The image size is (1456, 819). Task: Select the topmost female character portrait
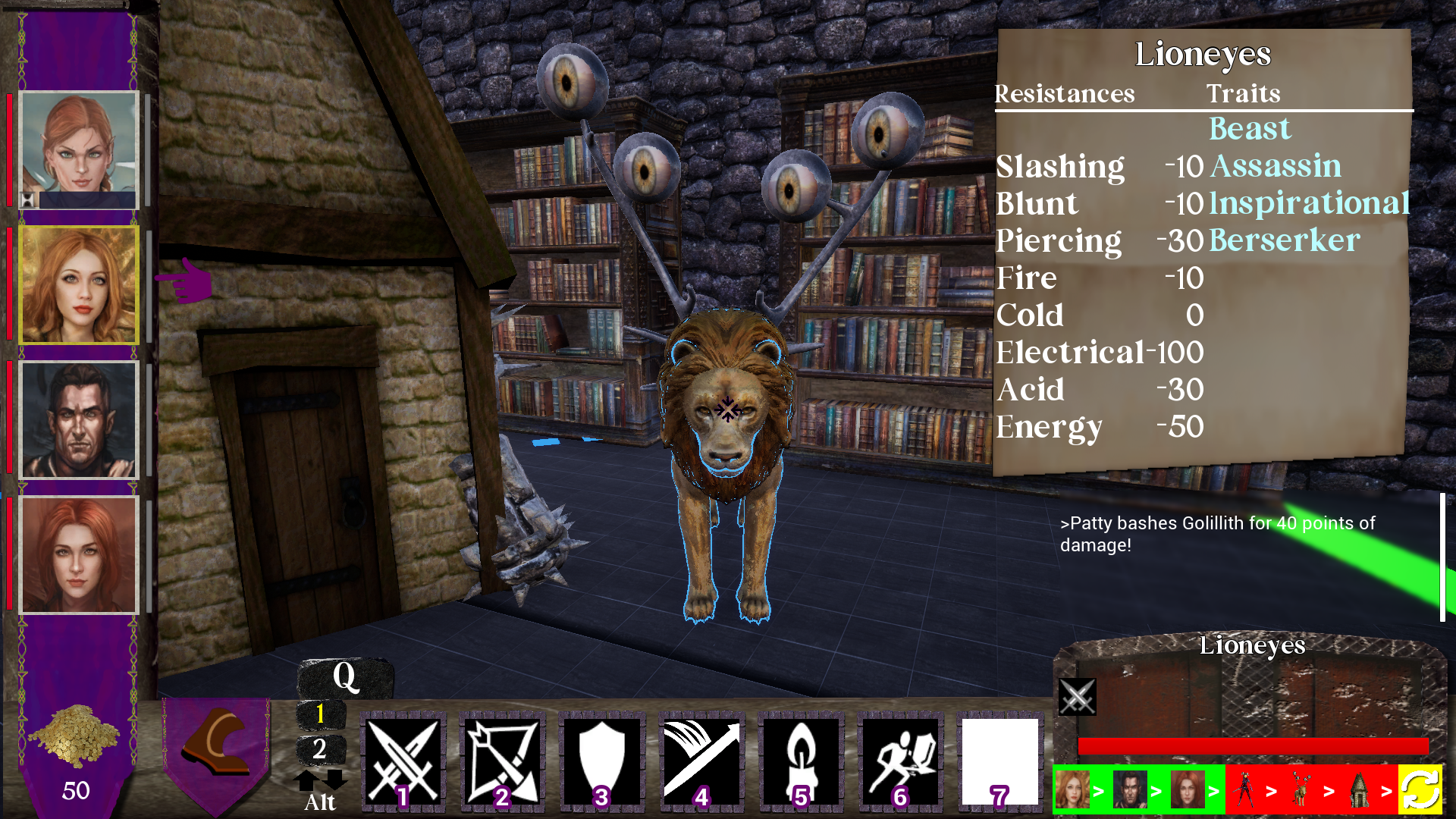click(x=78, y=150)
